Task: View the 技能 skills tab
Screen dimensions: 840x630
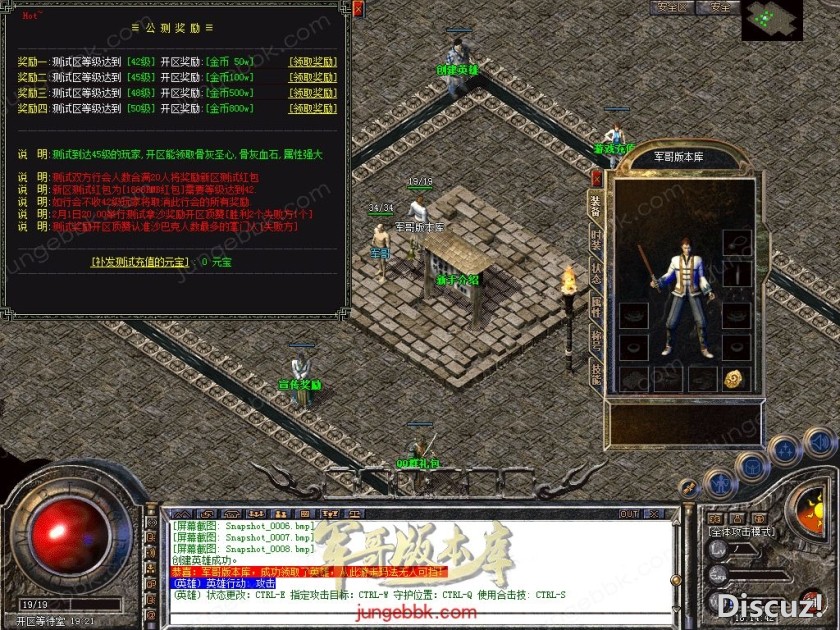Action: pos(596,373)
